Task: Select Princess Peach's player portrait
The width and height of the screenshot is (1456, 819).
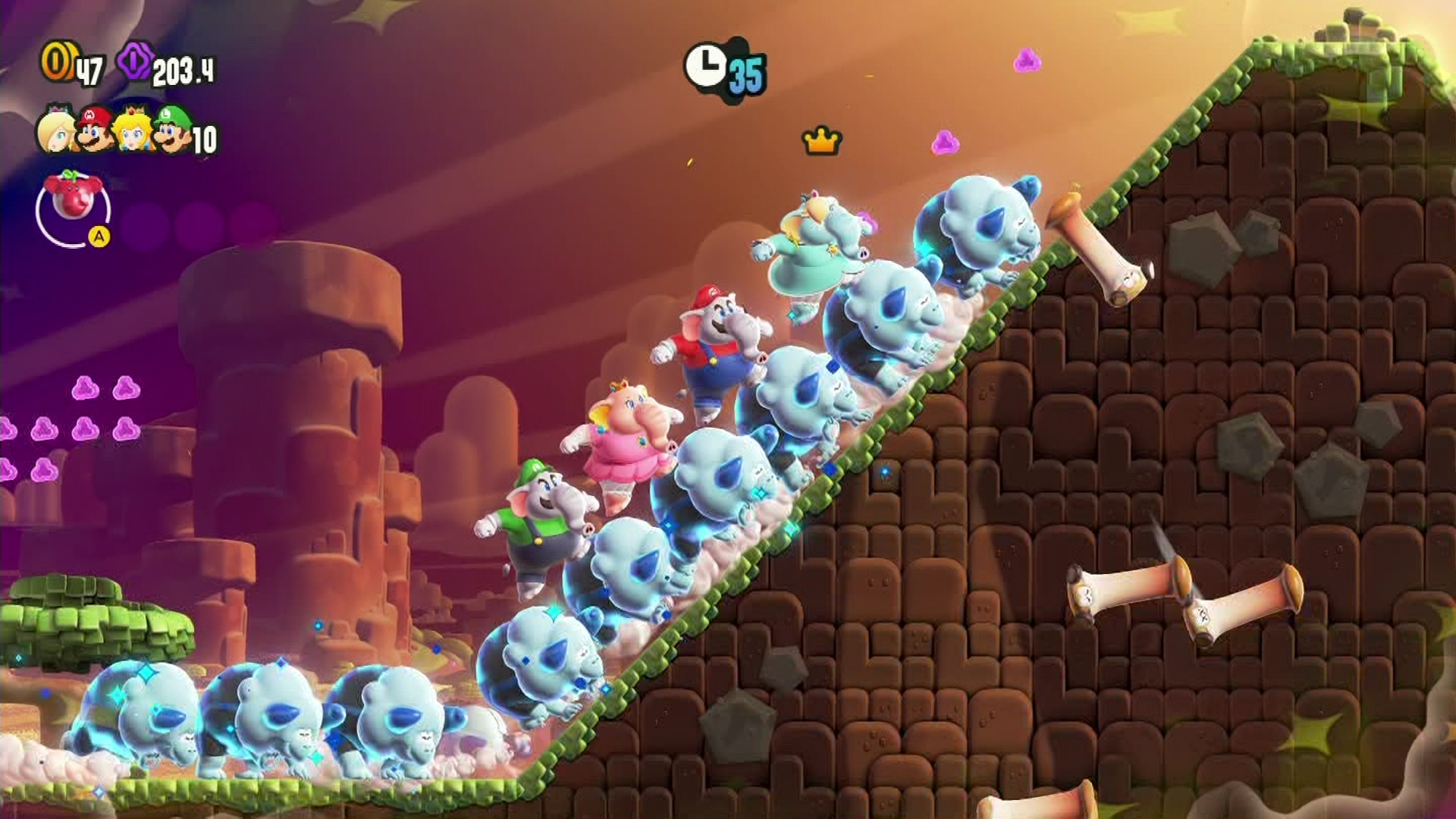Action: 134,130
